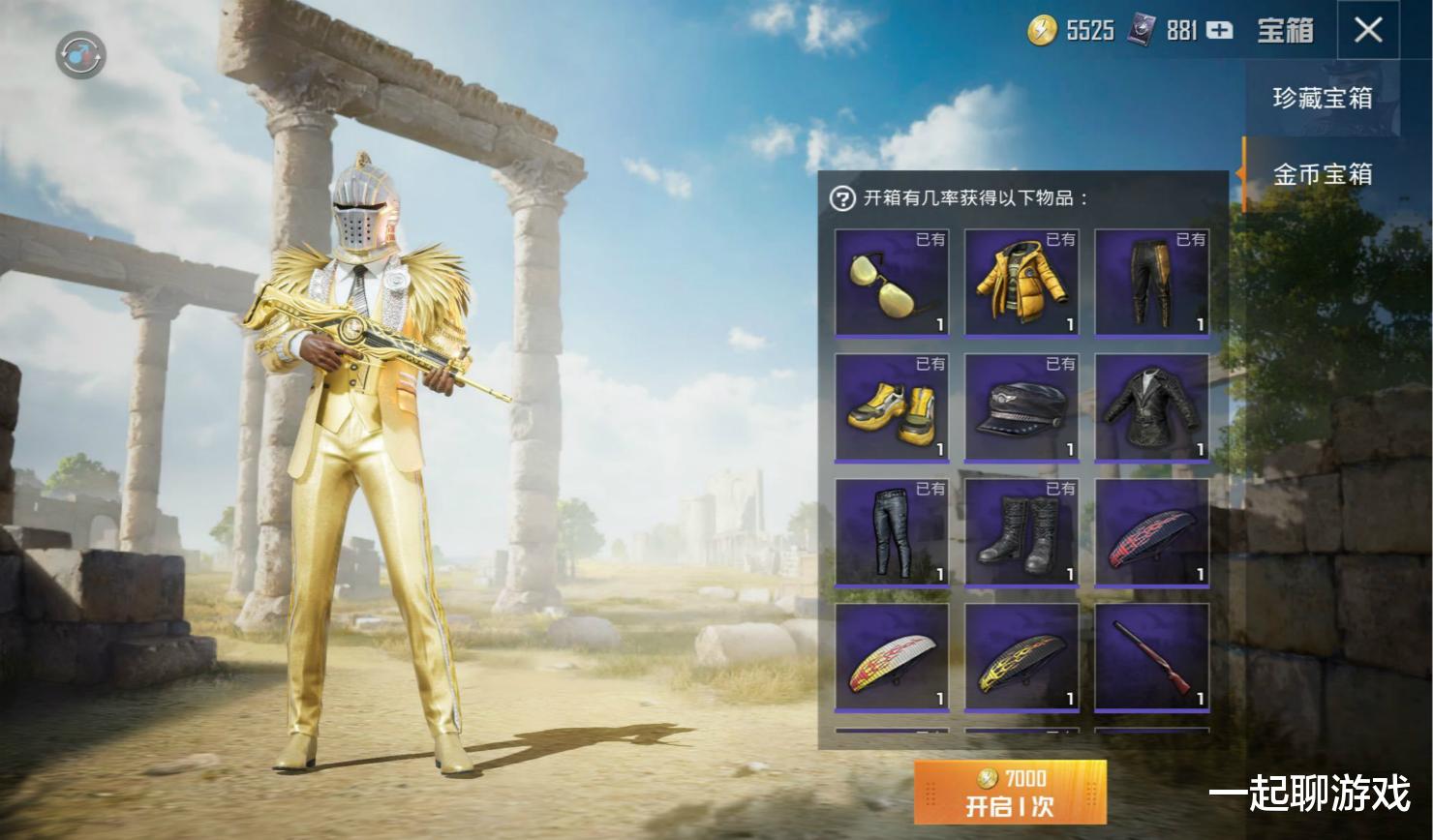Select the blue jeans item
The image size is (1433, 840).
pyautogui.click(x=891, y=533)
